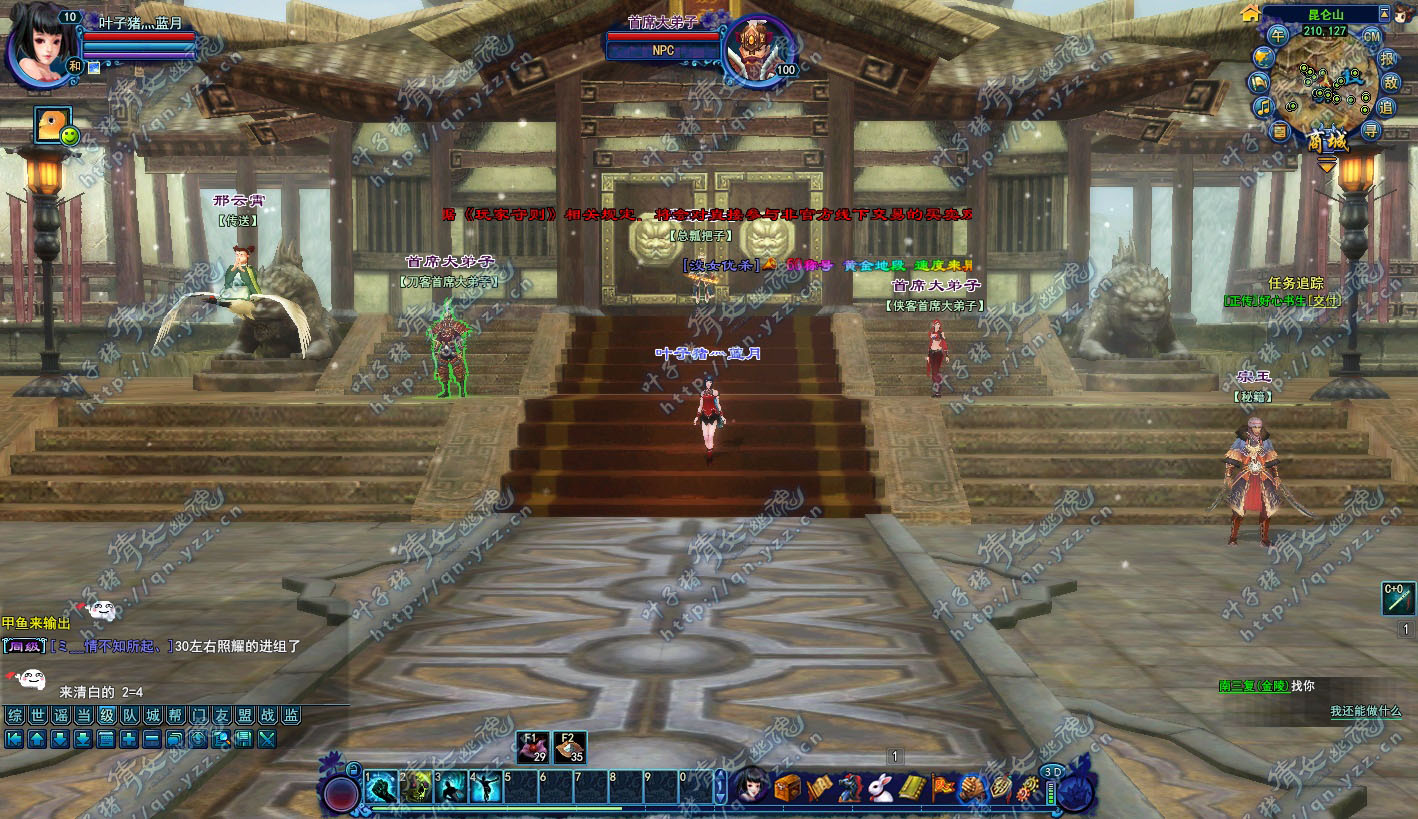Open the treasure chest bag icon
This screenshot has height=819, width=1418.
[788, 788]
